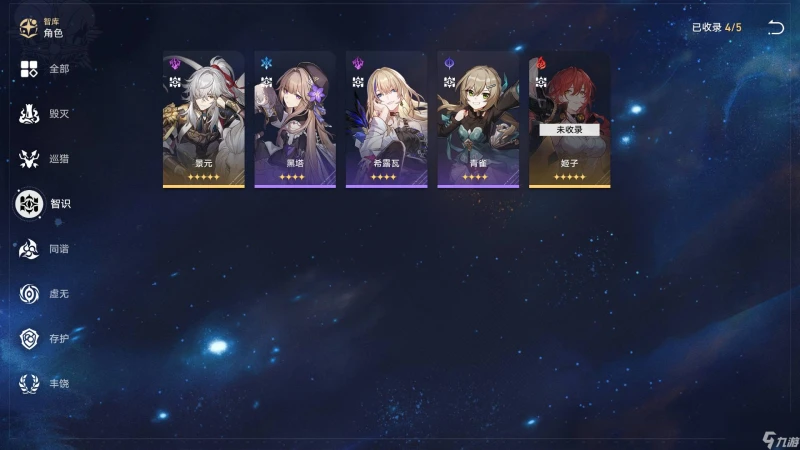This screenshot has width=800, height=450.
Task: Show the 丰饶 path characters
Action: (x=45, y=384)
